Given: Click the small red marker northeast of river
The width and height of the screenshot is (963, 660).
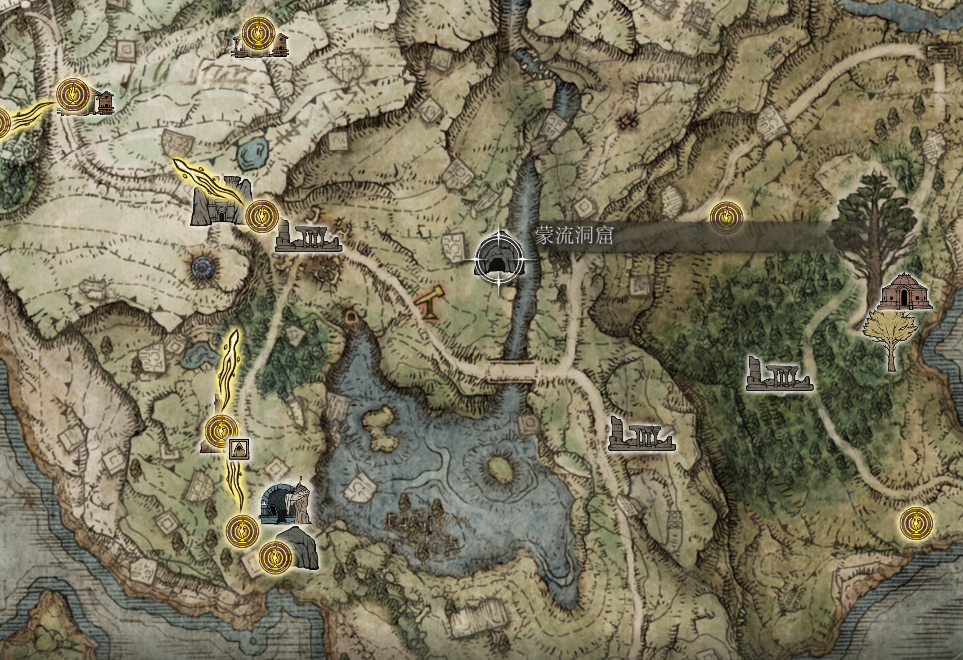Looking at the screenshot, I should [x=629, y=122].
